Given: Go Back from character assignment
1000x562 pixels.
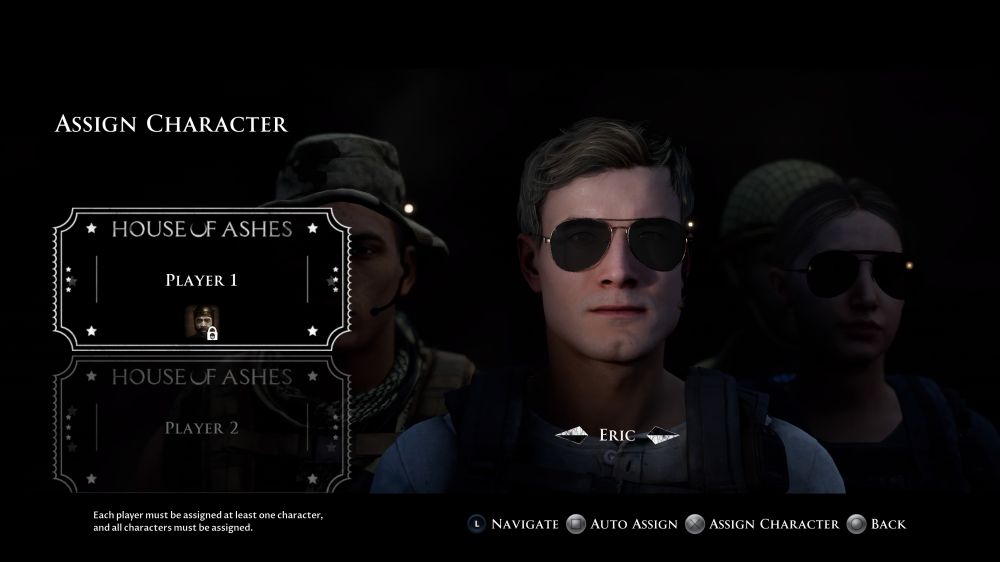Looking at the screenshot, I should [x=876, y=523].
